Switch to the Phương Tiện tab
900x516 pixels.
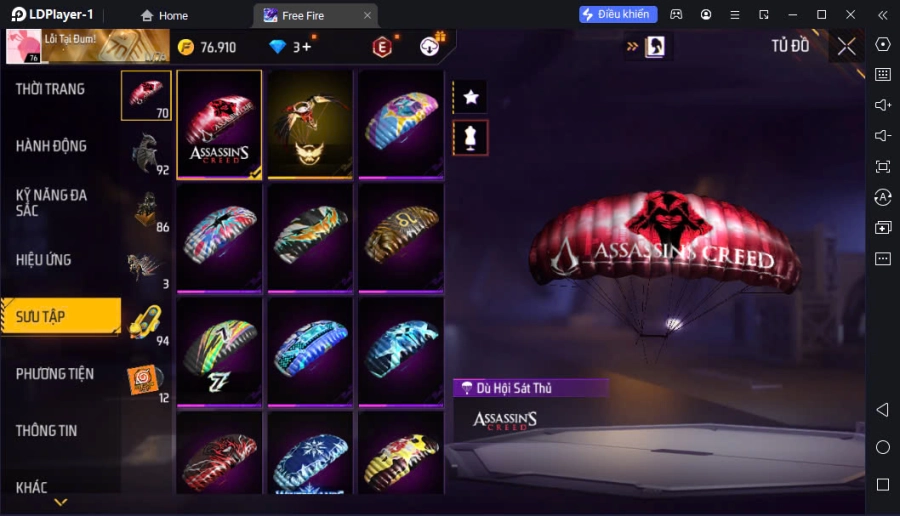tap(55, 374)
